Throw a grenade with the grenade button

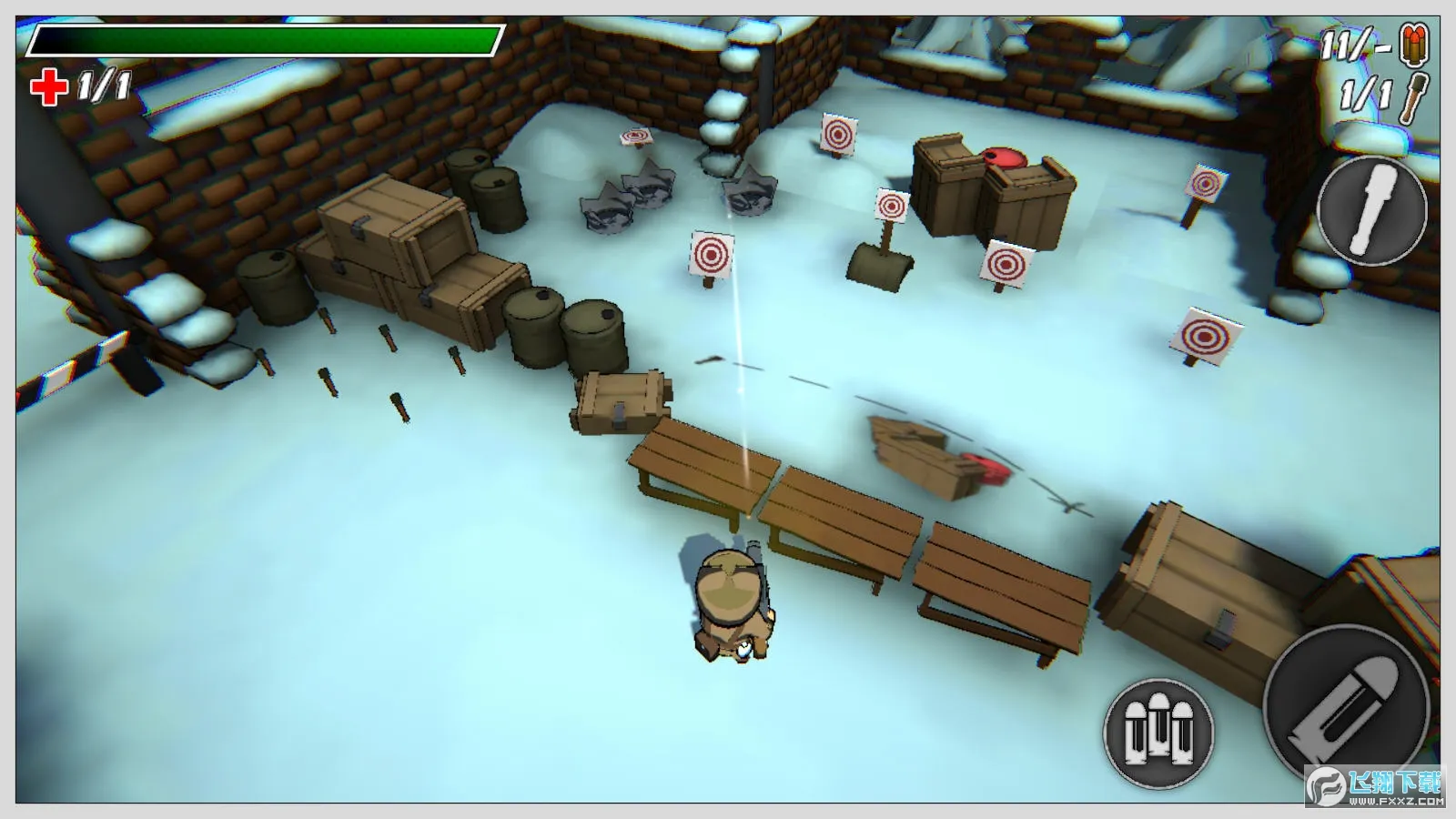point(1371,210)
